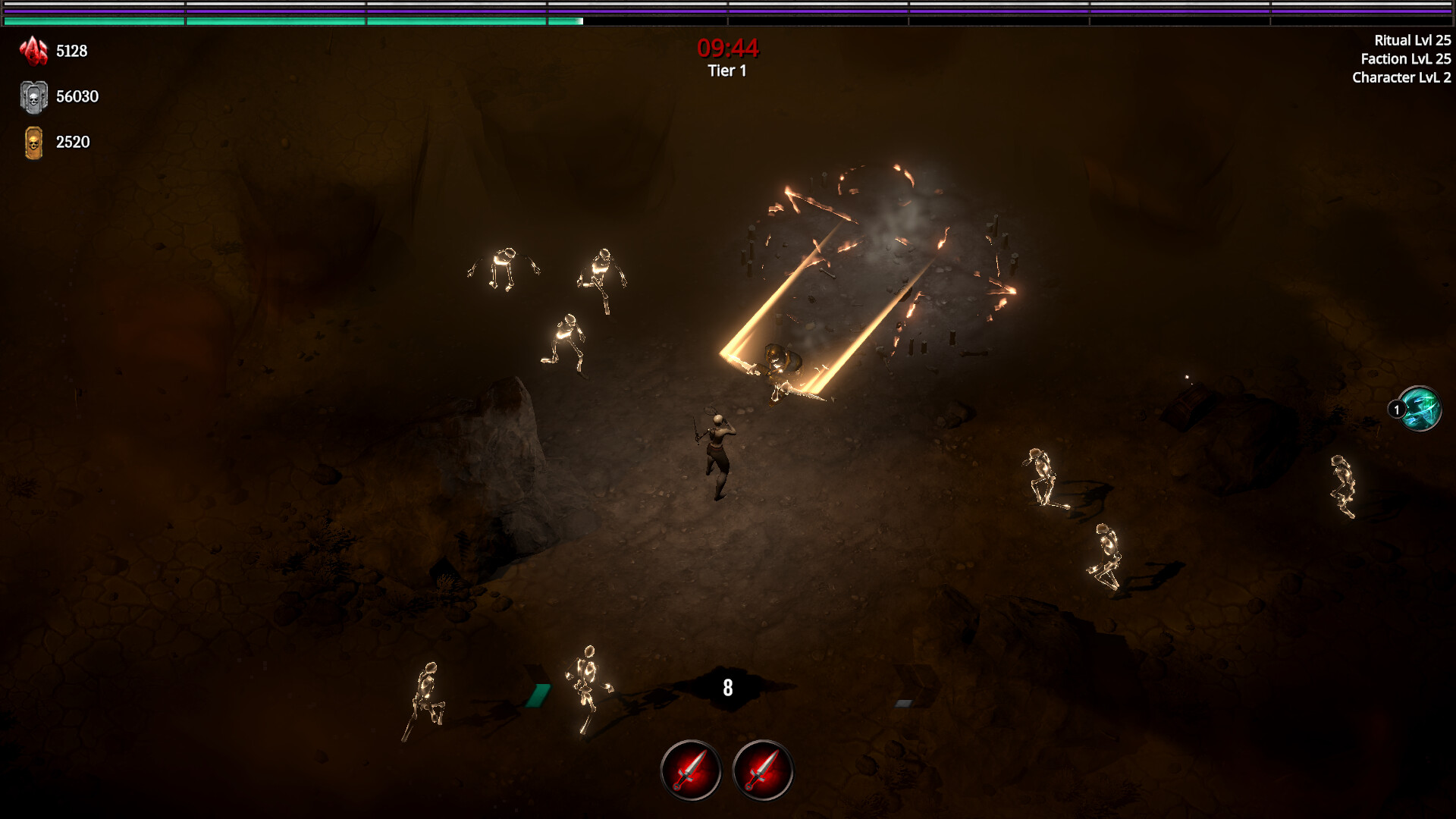Expand the Ritual Lvl 25 details
Viewport: 1456px width, 819px height.
(1412, 42)
